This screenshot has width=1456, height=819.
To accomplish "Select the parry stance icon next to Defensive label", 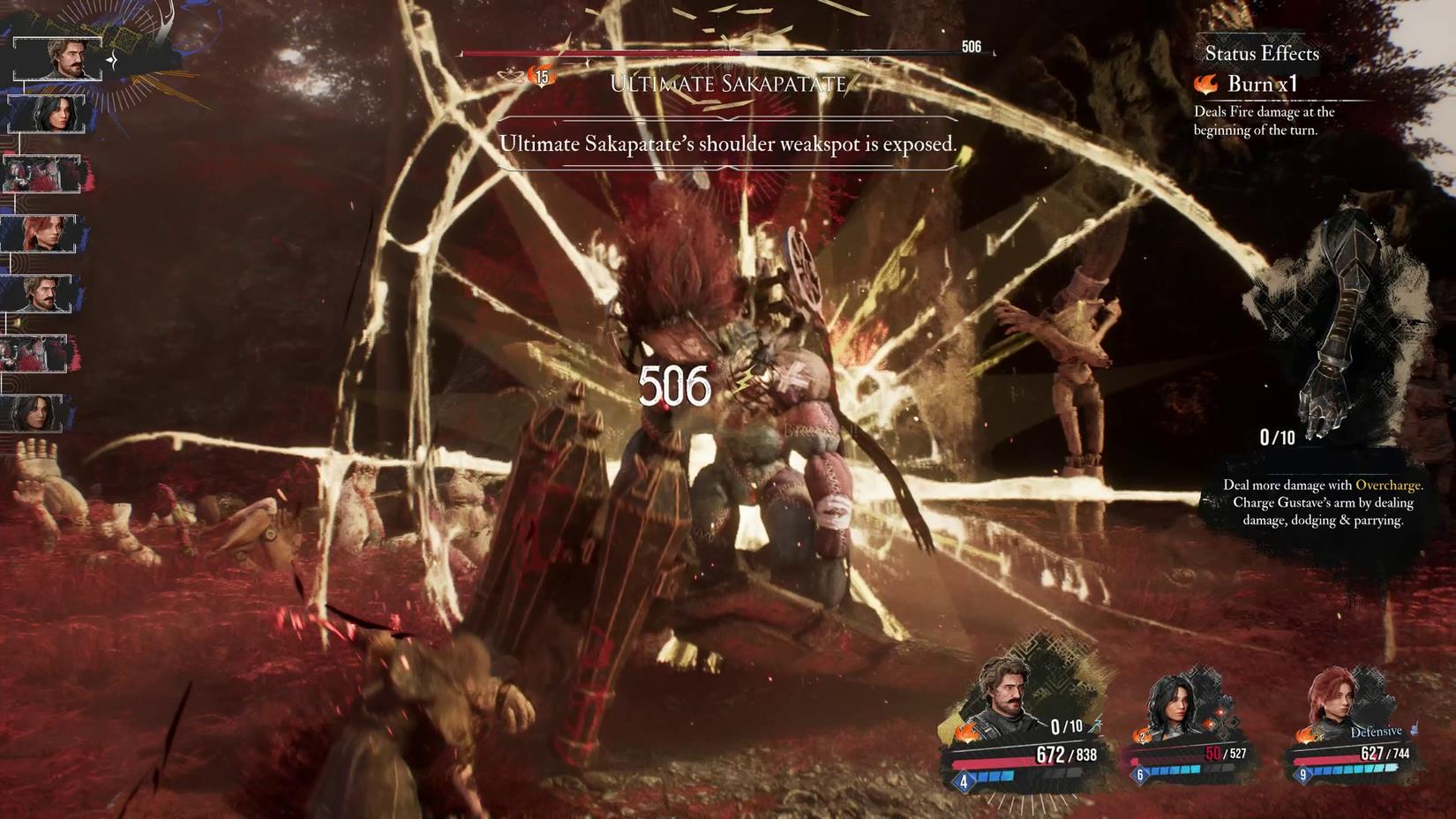I will [1414, 729].
